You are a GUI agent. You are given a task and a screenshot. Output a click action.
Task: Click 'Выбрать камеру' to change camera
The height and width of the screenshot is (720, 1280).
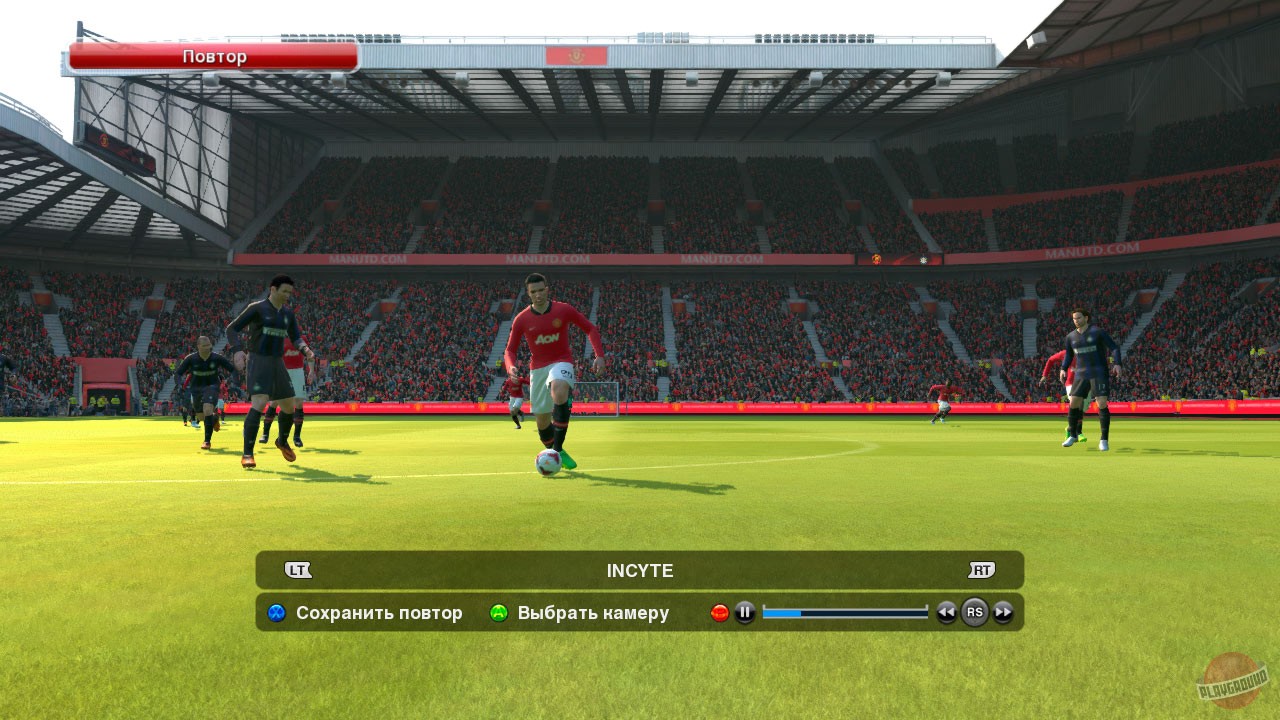coord(598,613)
